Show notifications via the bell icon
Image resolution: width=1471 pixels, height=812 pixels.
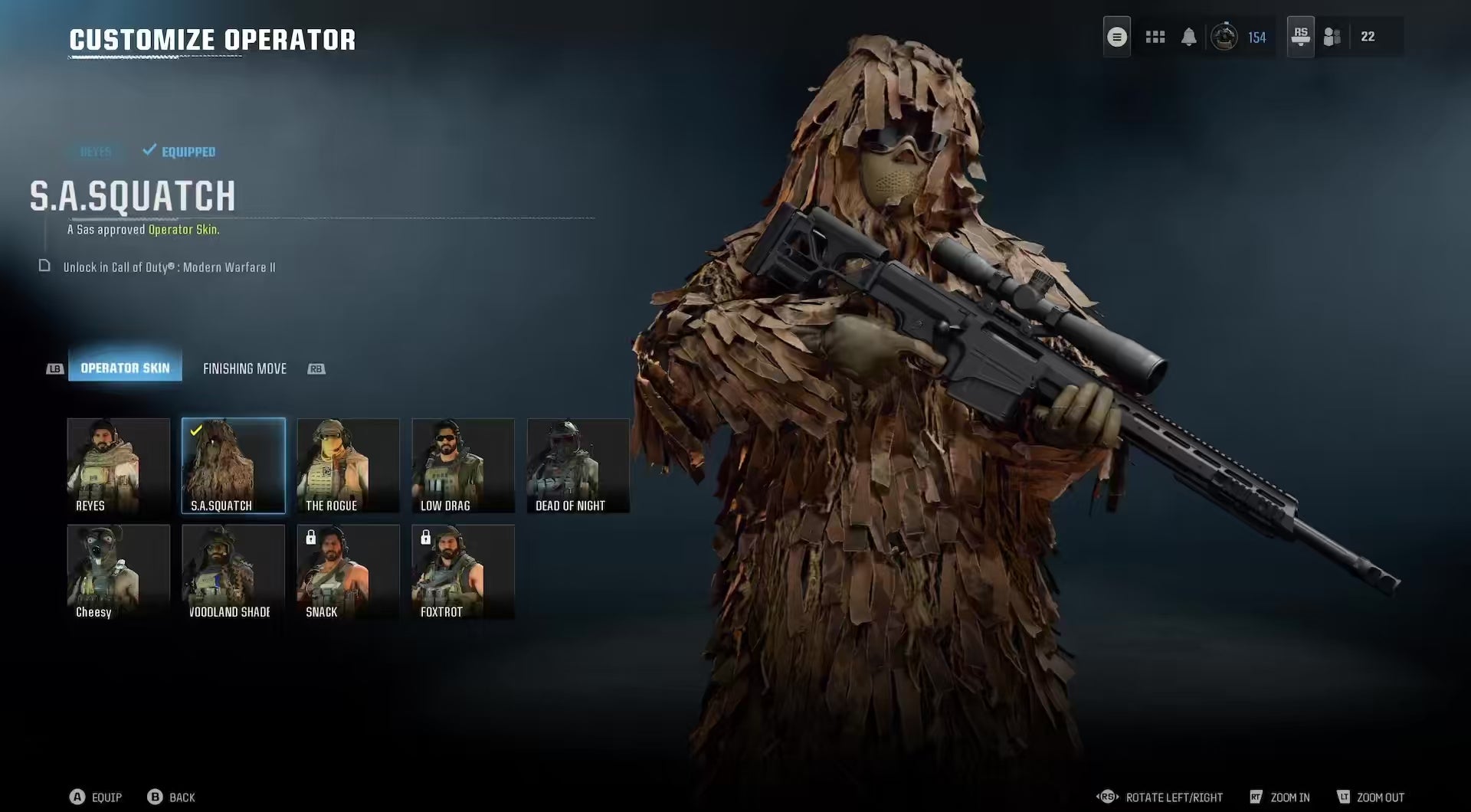(1188, 37)
